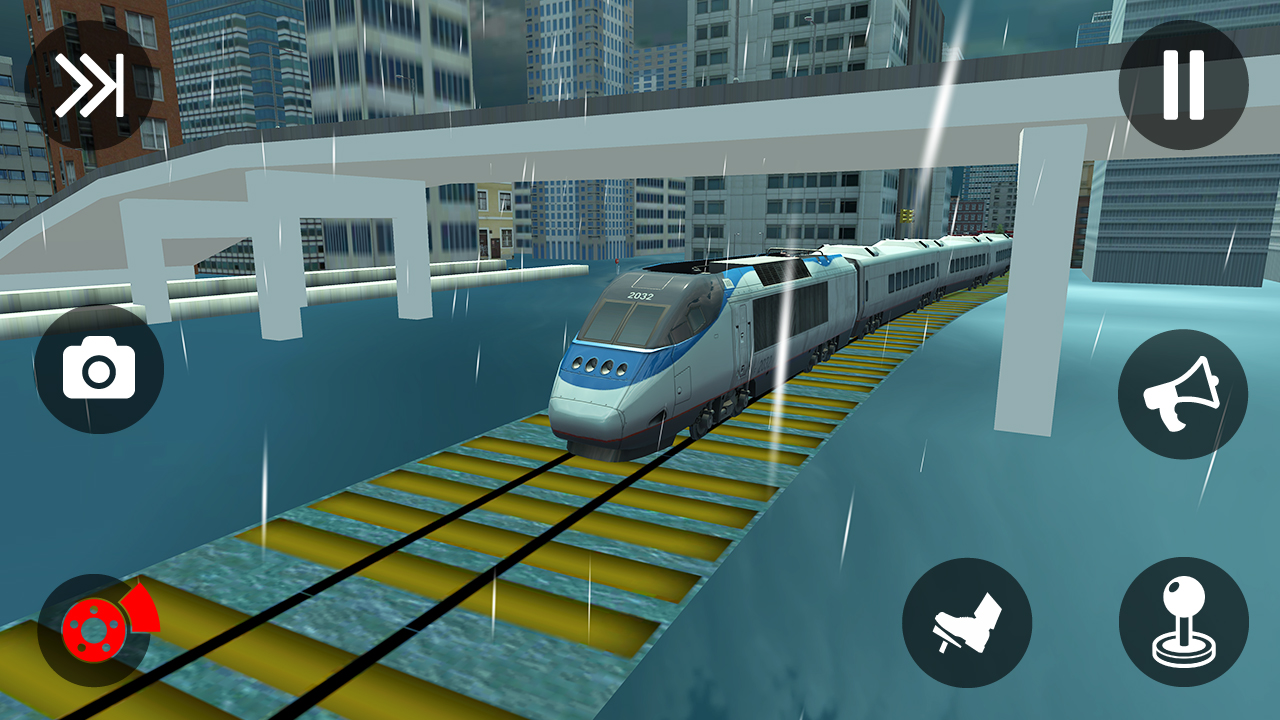Open the megaphone horn control
Viewport: 1280px width, 720px height.
click(x=1183, y=392)
